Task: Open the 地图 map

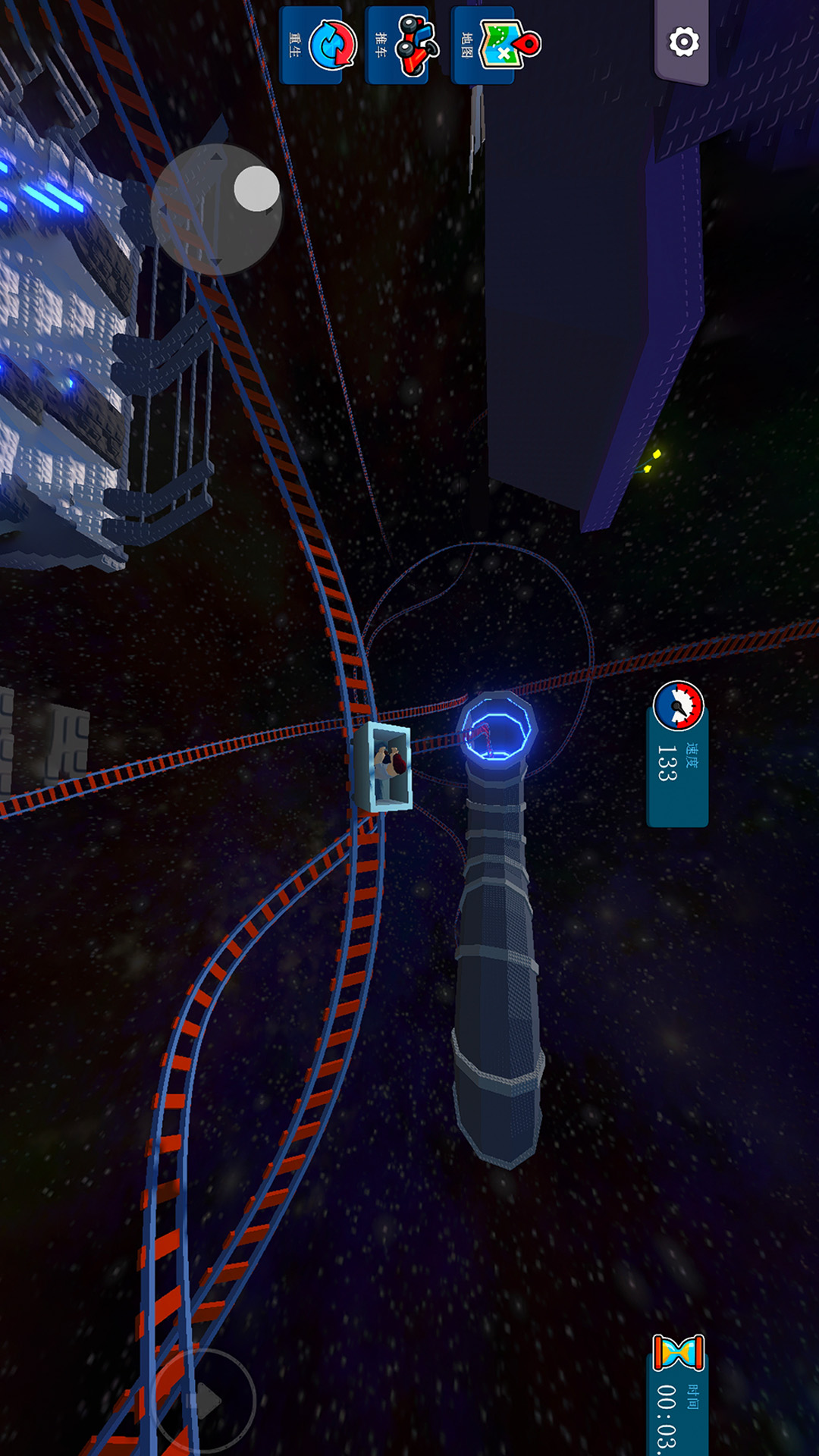Action: click(493, 45)
